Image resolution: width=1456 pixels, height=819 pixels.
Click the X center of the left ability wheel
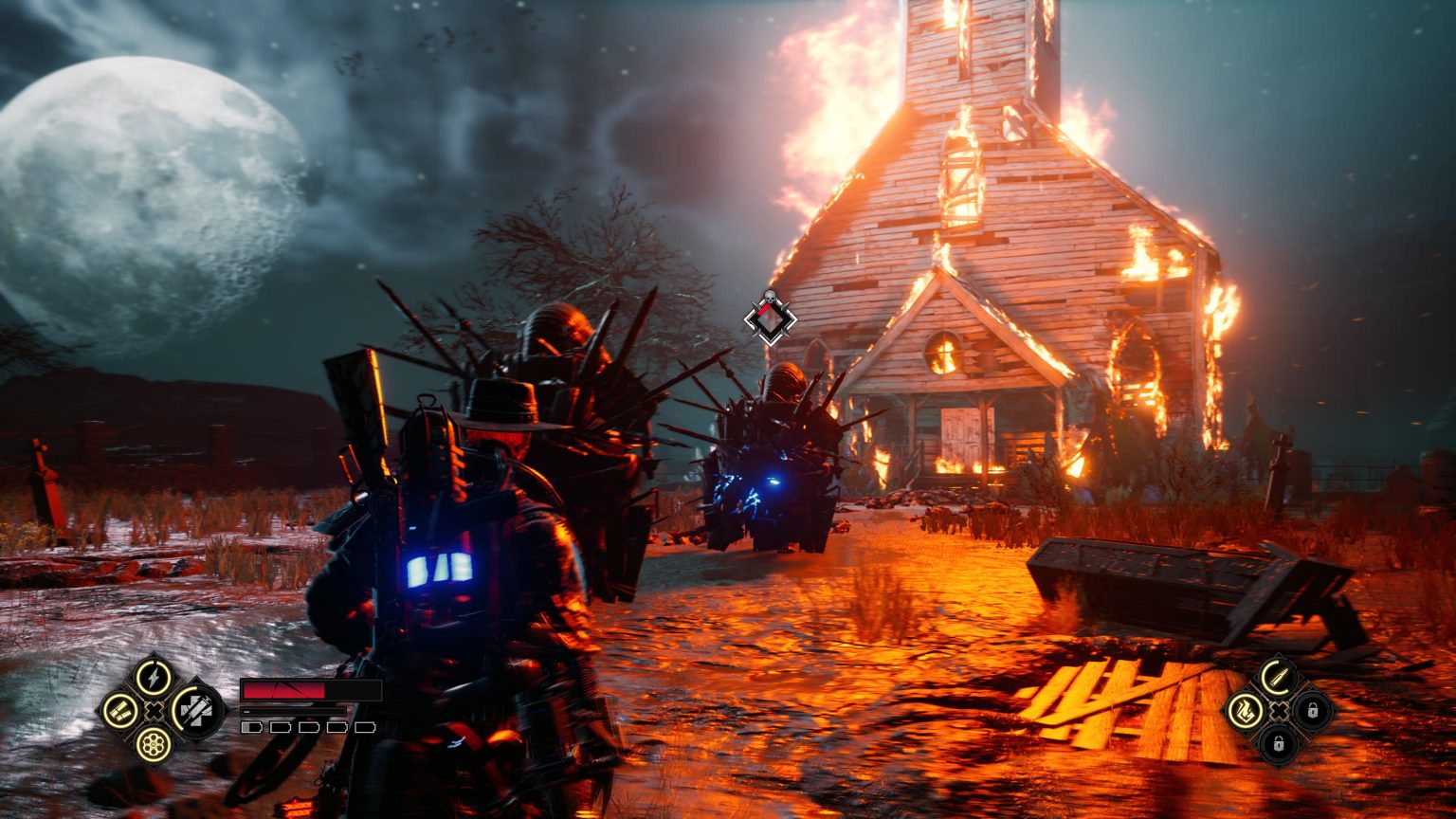click(x=153, y=710)
